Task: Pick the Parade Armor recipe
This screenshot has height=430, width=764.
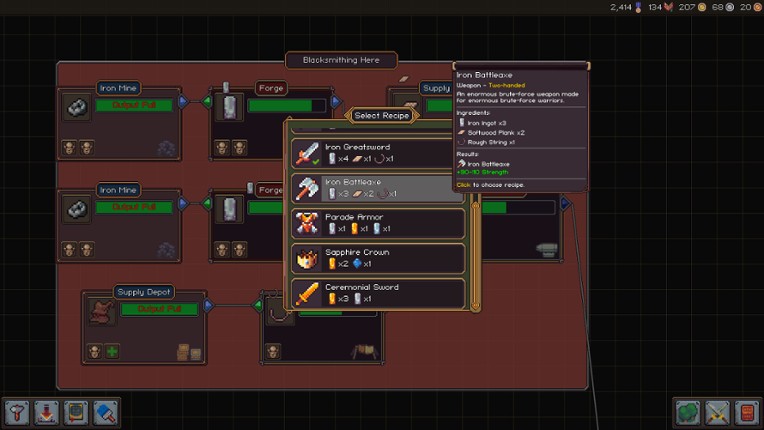Action: 378,223
